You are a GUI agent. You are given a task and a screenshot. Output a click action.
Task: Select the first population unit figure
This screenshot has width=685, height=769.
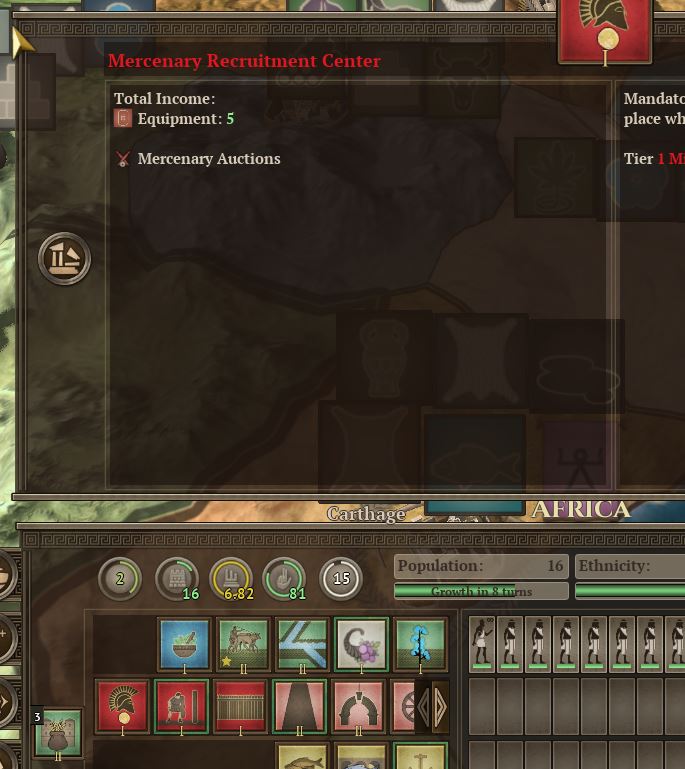tap(483, 643)
